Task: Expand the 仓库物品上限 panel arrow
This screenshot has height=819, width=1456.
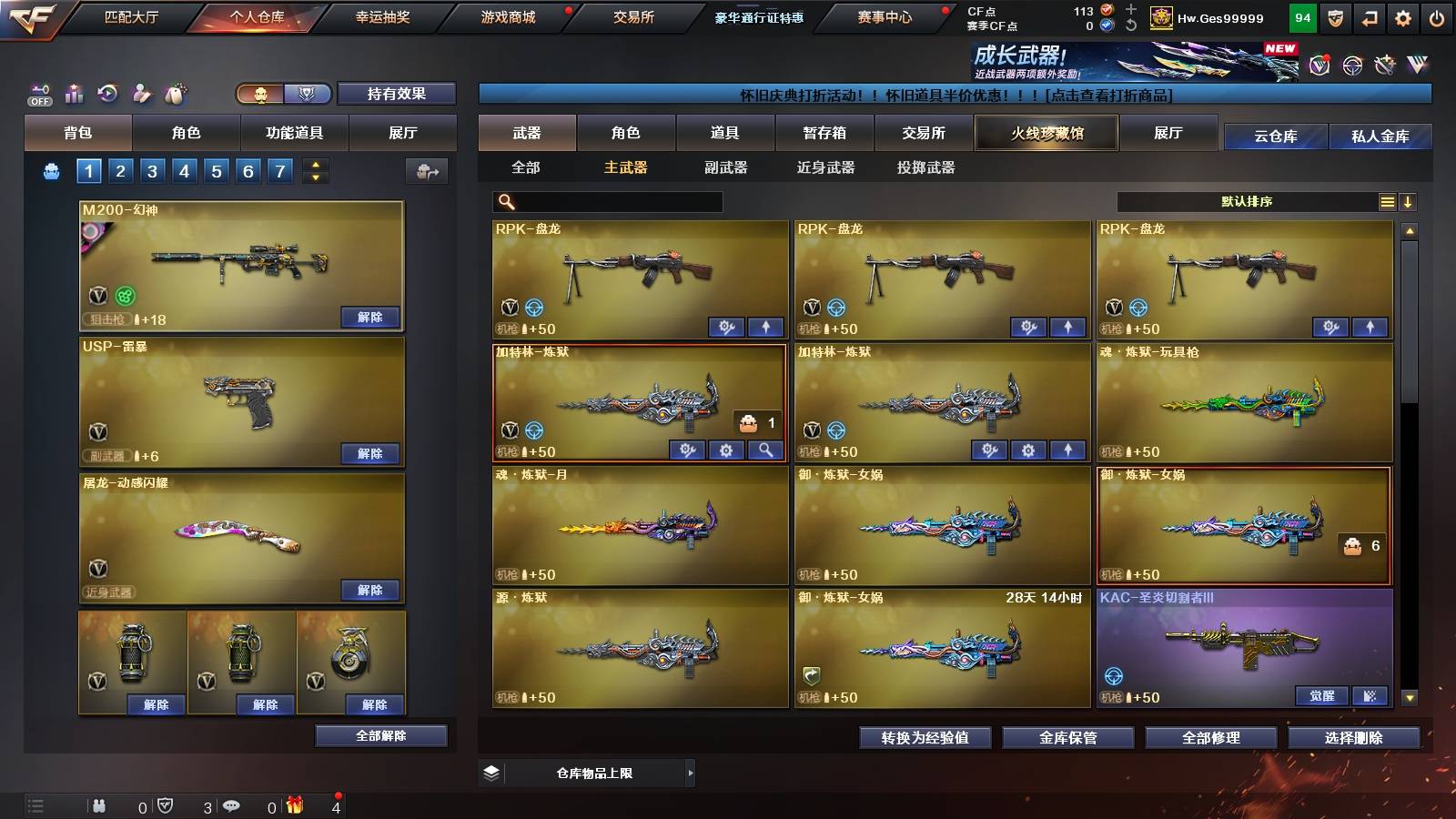Action: tap(693, 773)
